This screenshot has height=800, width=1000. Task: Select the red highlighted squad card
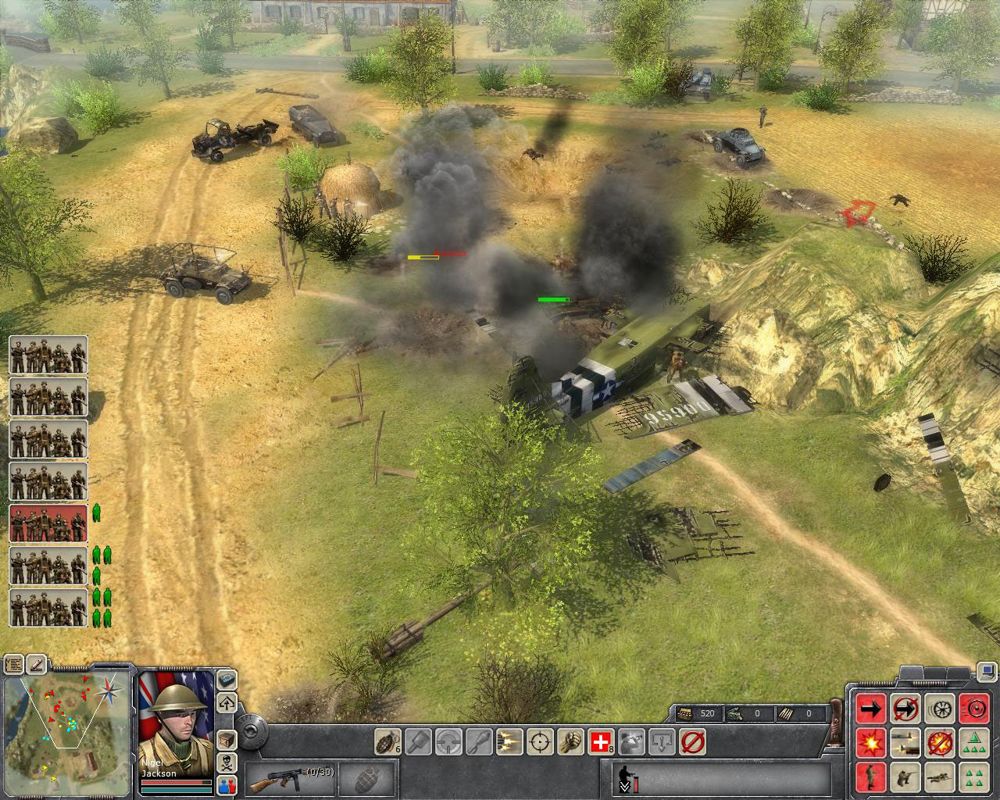(x=48, y=523)
